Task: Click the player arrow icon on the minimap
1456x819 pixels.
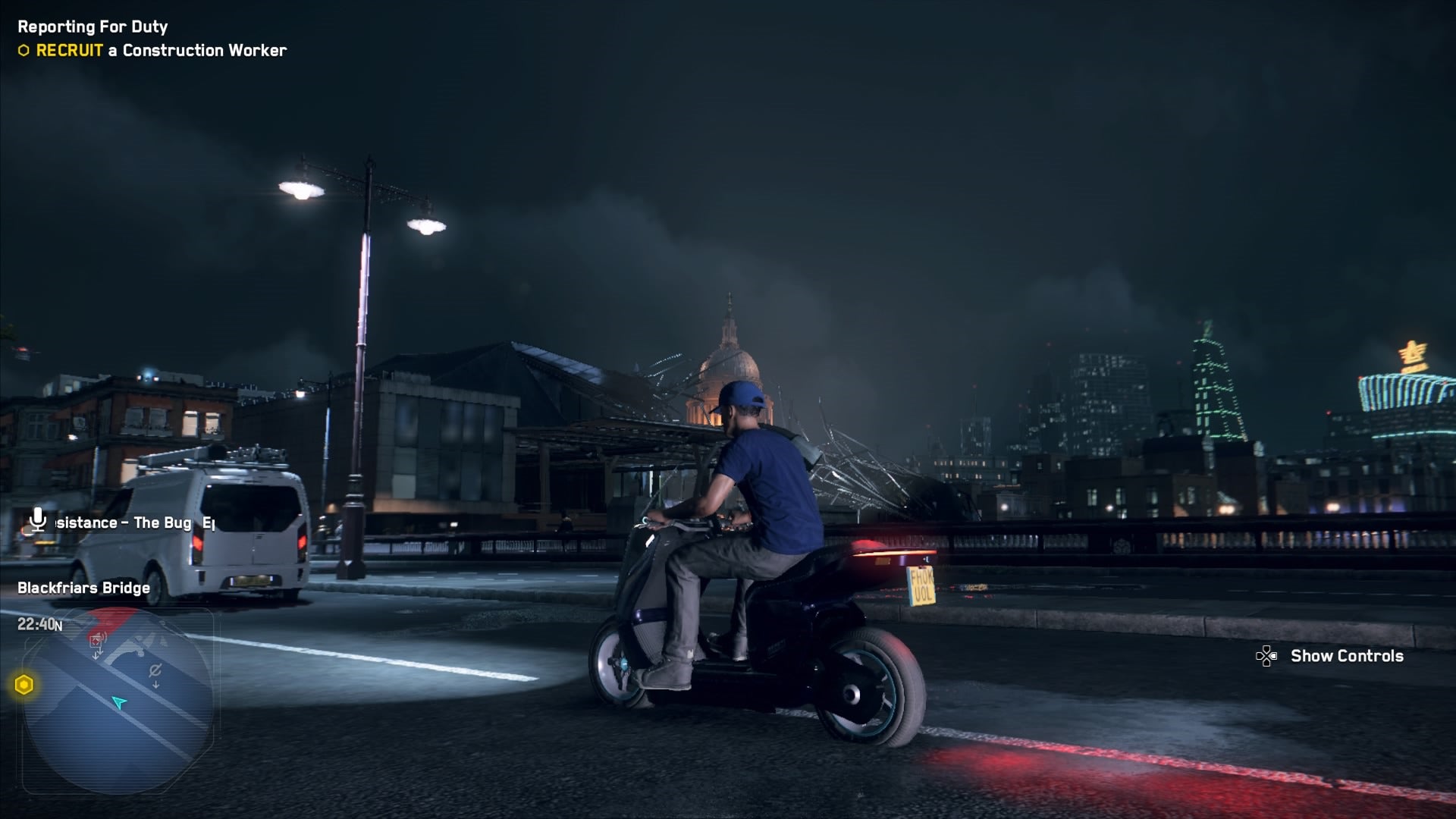Action: tap(119, 702)
